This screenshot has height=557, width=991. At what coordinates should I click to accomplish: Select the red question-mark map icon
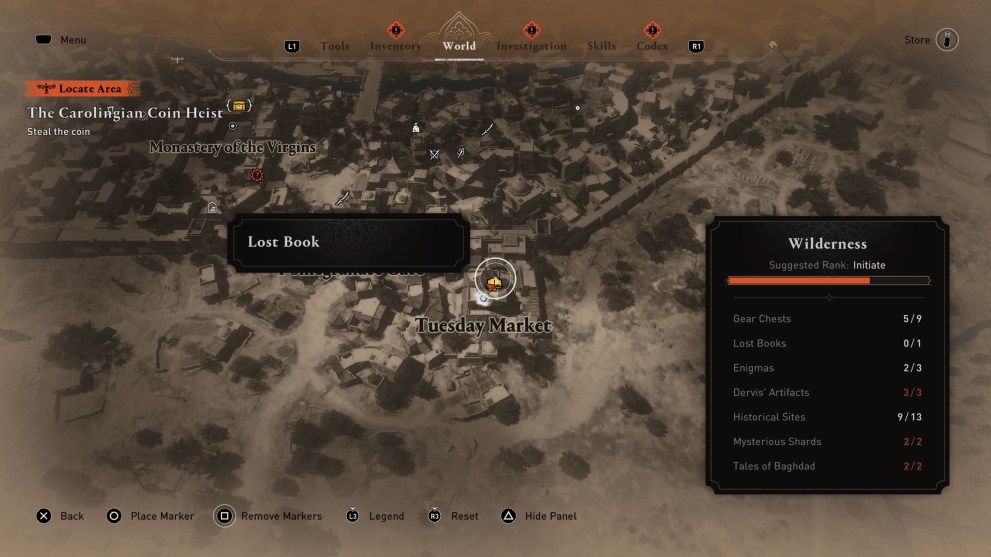[257, 174]
